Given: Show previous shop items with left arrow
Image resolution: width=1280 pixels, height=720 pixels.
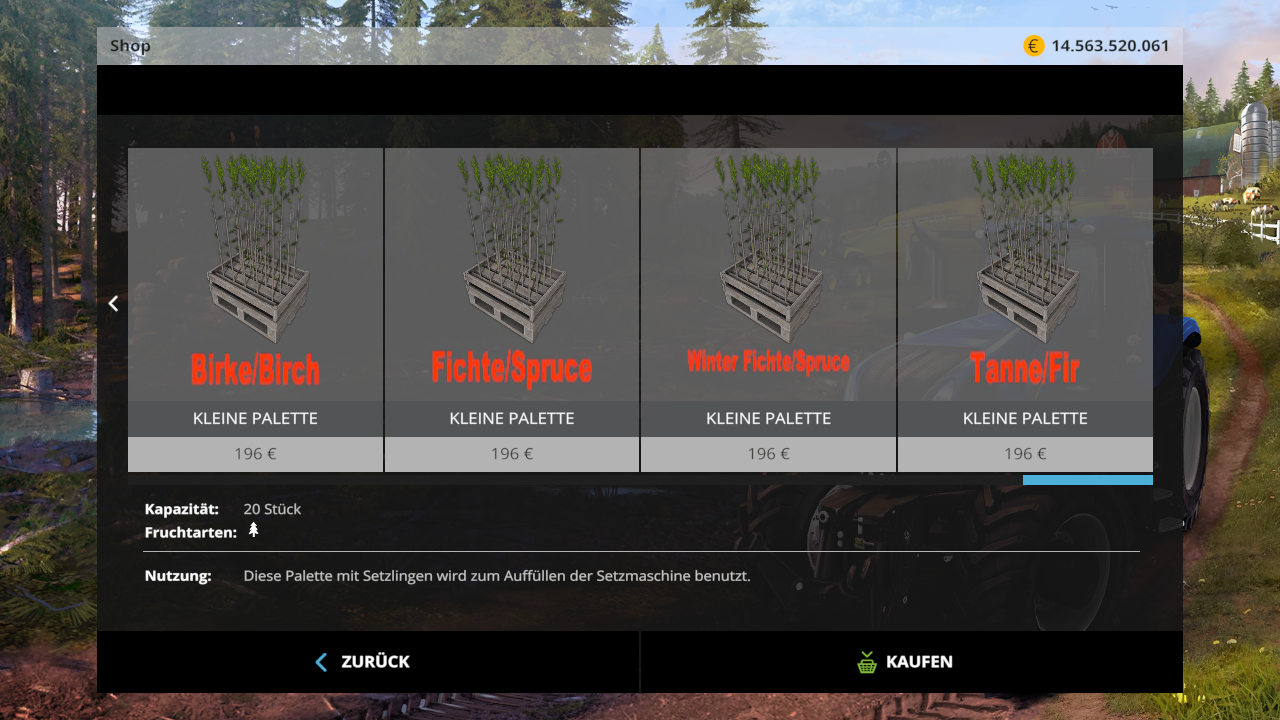Looking at the screenshot, I should 113,303.
